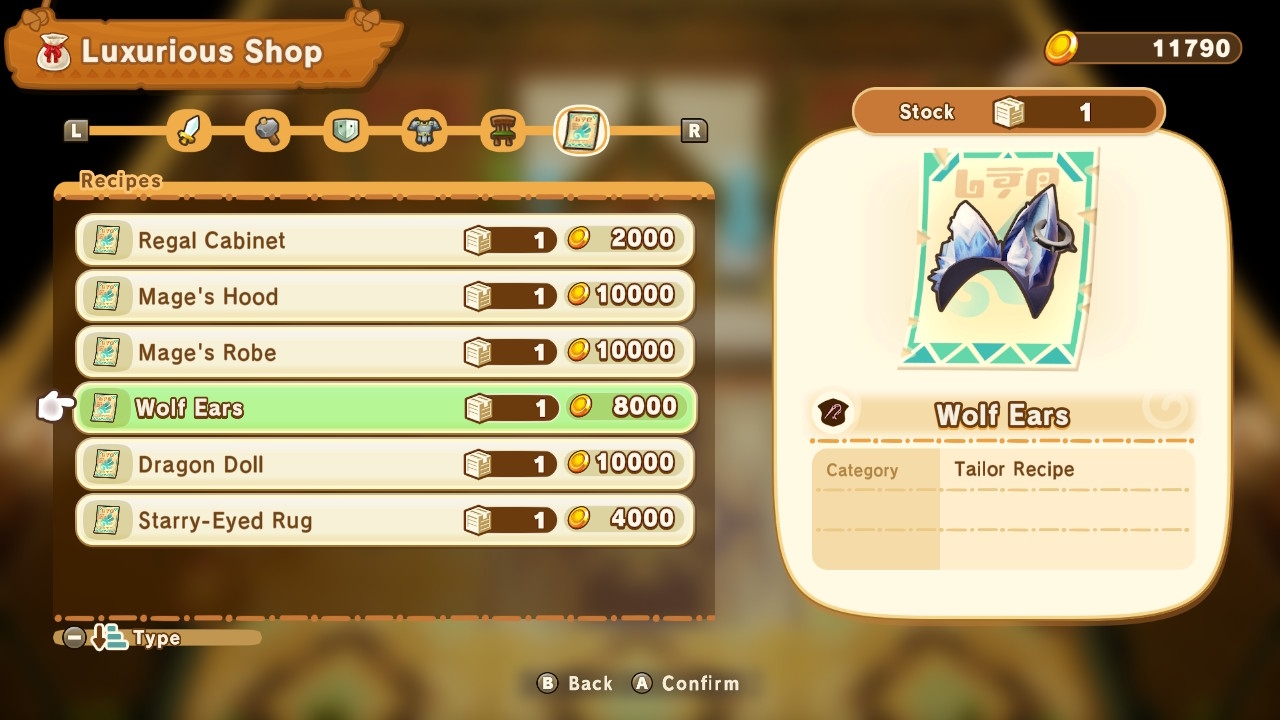This screenshot has height=720, width=1280.
Task: Select the Regal Cabinet recipe
Action: [384, 240]
